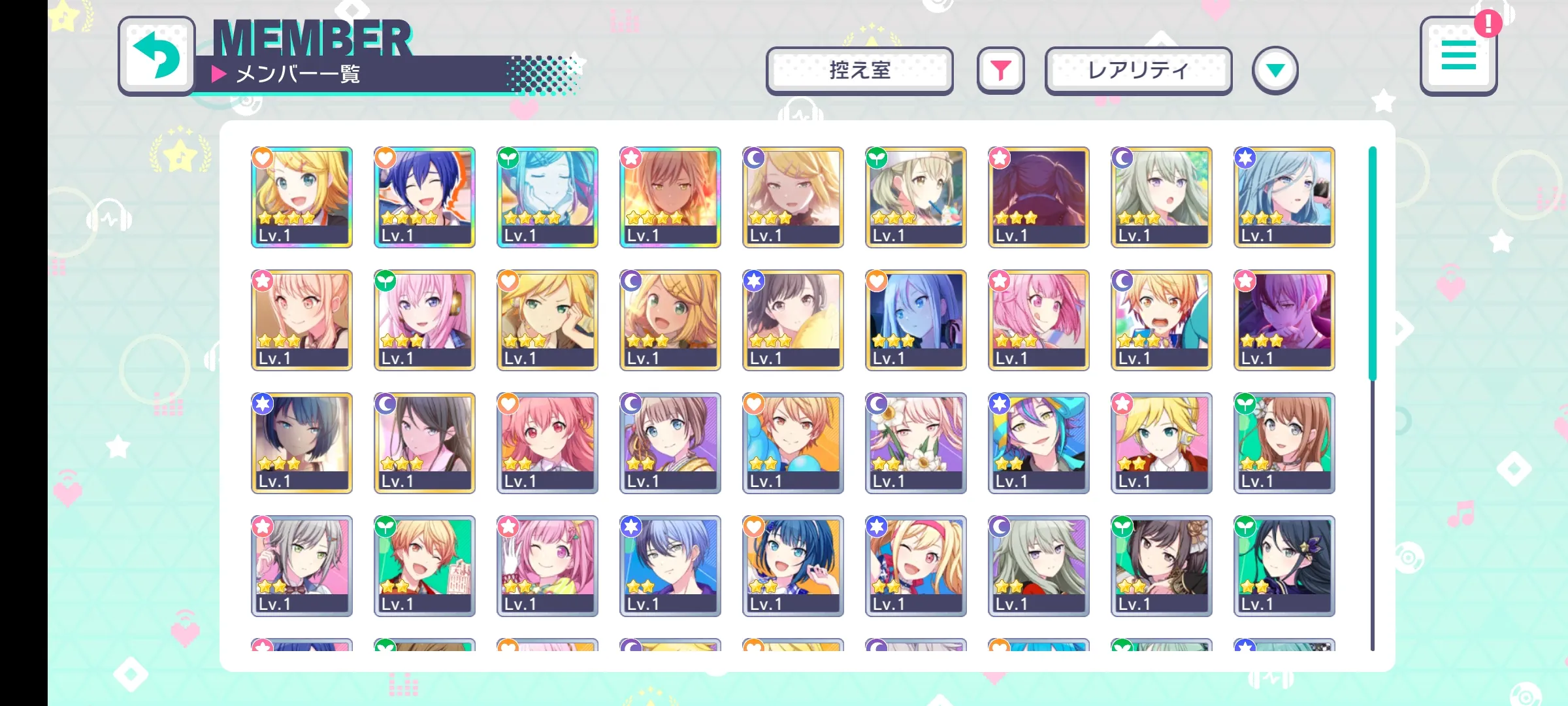The width and height of the screenshot is (1568, 706).
Task: Toggle the sort order arrow button
Action: pos(1275,71)
